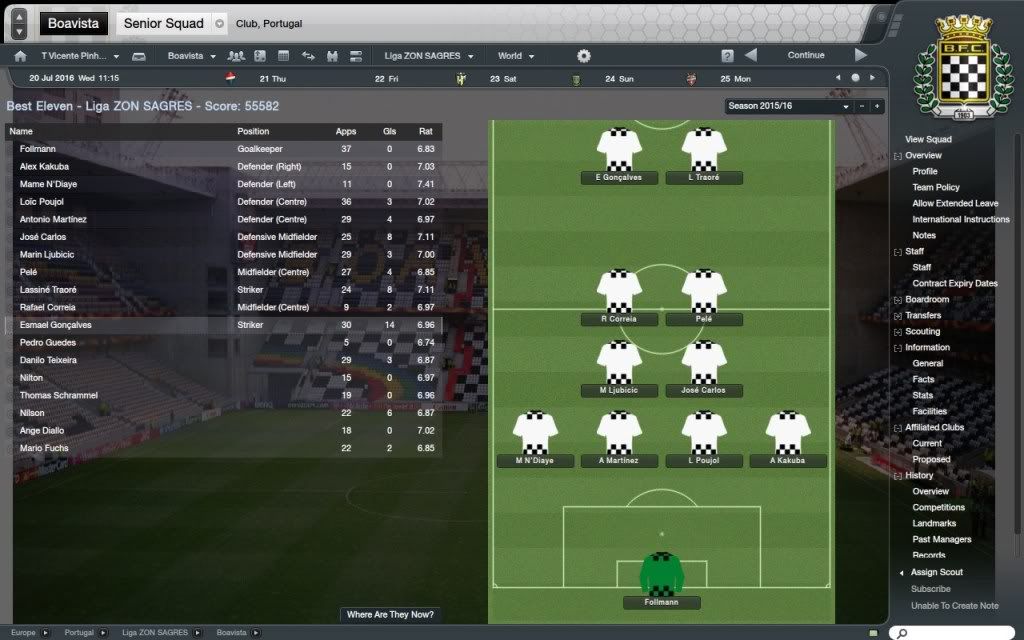Go to Transfers section
This screenshot has height=640, width=1024.
coord(923,316)
